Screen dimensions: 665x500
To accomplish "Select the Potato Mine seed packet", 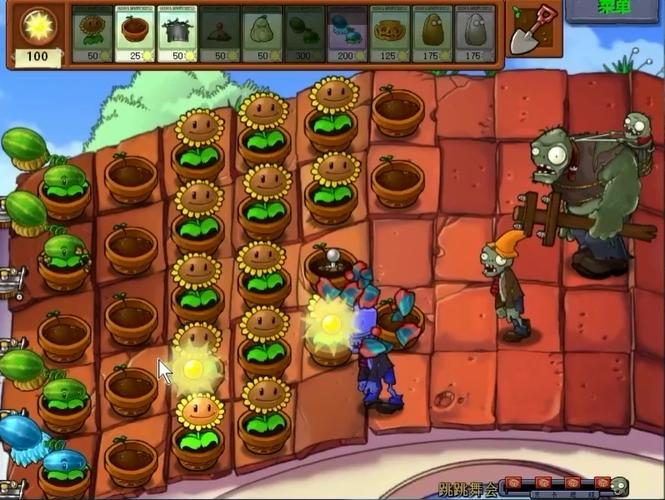I will click(x=219, y=34).
